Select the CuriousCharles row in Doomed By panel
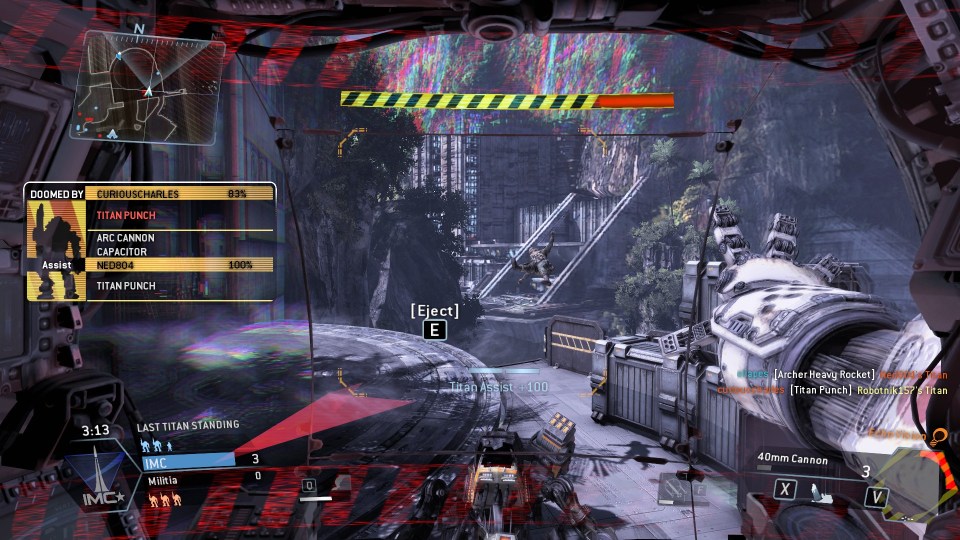The height and width of the screenshot is (540, 960). [180, 193]
